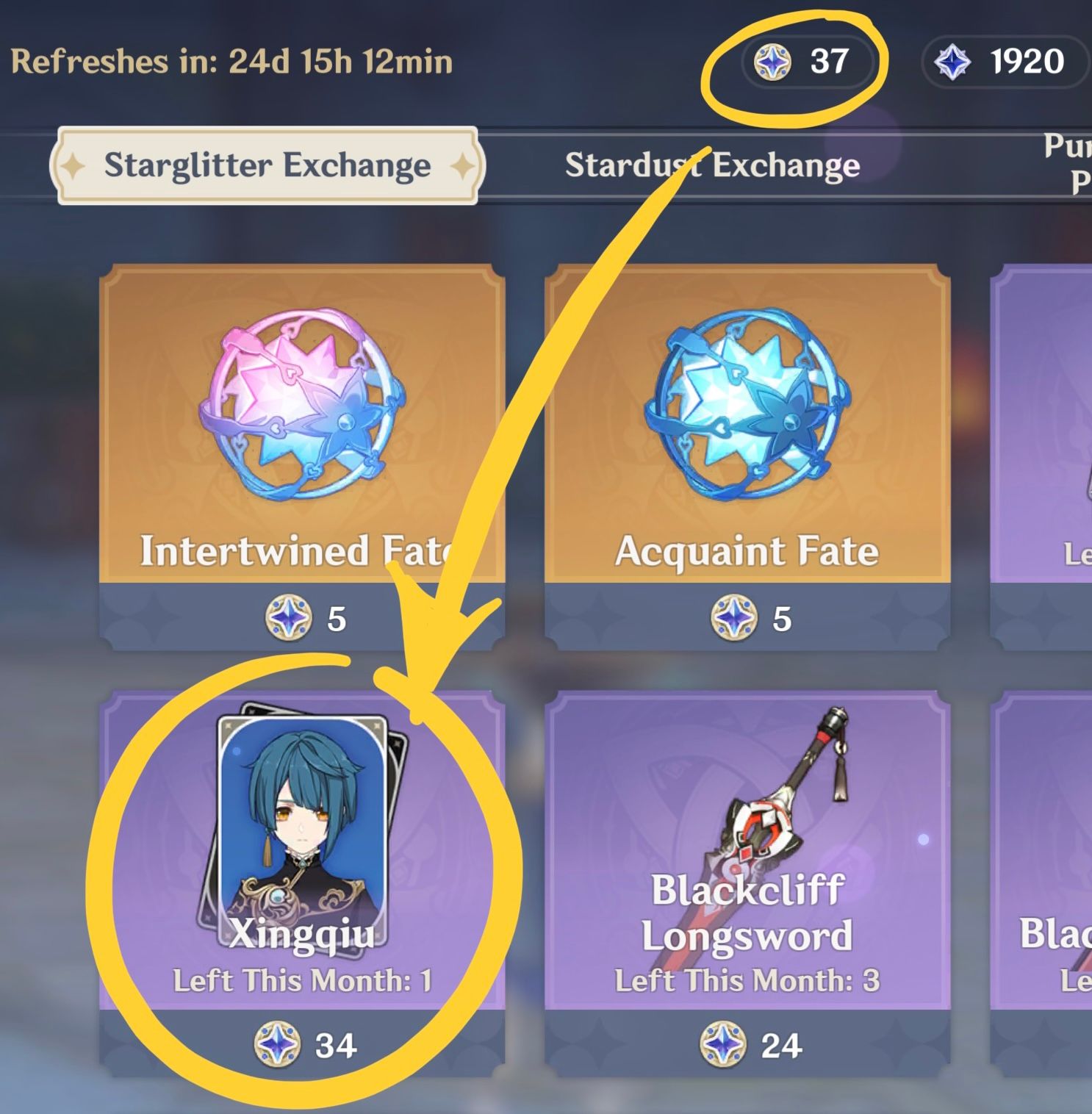Image resolution: width=1092 pixels, height=1114 pixels.
Task: Click the Starglitter cost icon under Acquaint Fate
Action: point(732,618)
